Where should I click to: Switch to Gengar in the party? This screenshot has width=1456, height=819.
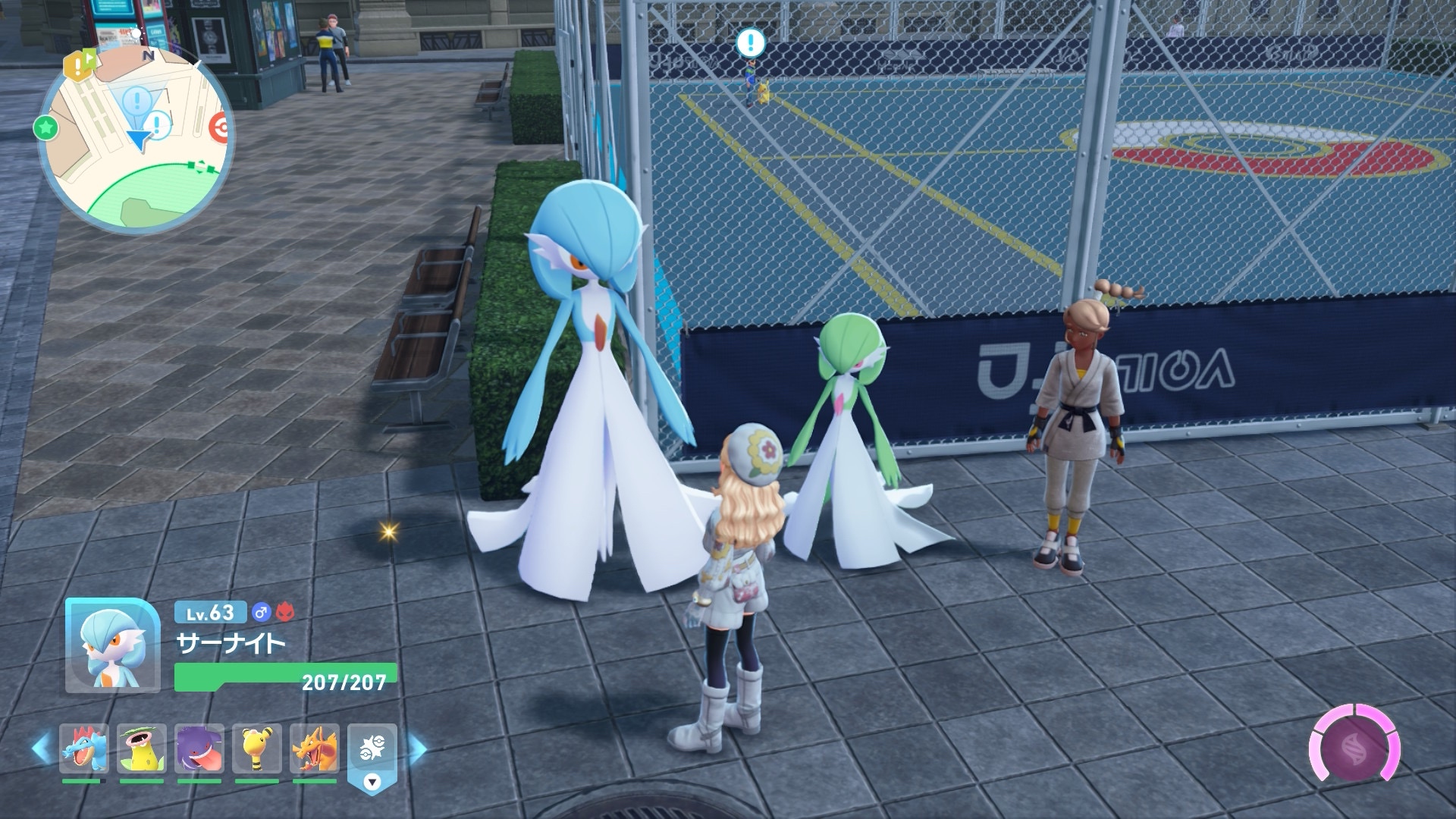pyautogui.click(x=199, y=748)
